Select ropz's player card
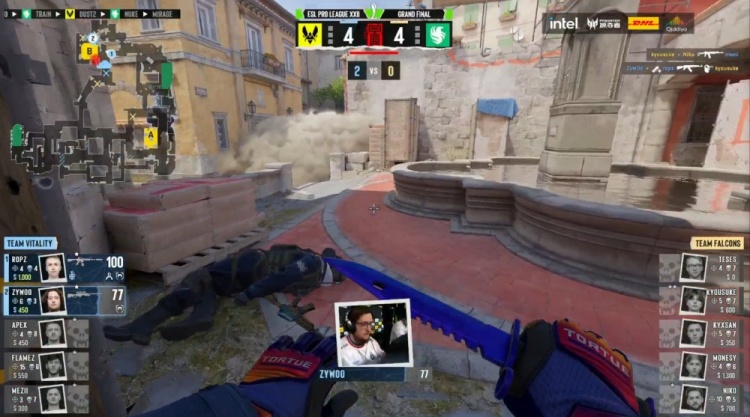The image size is (750, 417). pos(65,267)
